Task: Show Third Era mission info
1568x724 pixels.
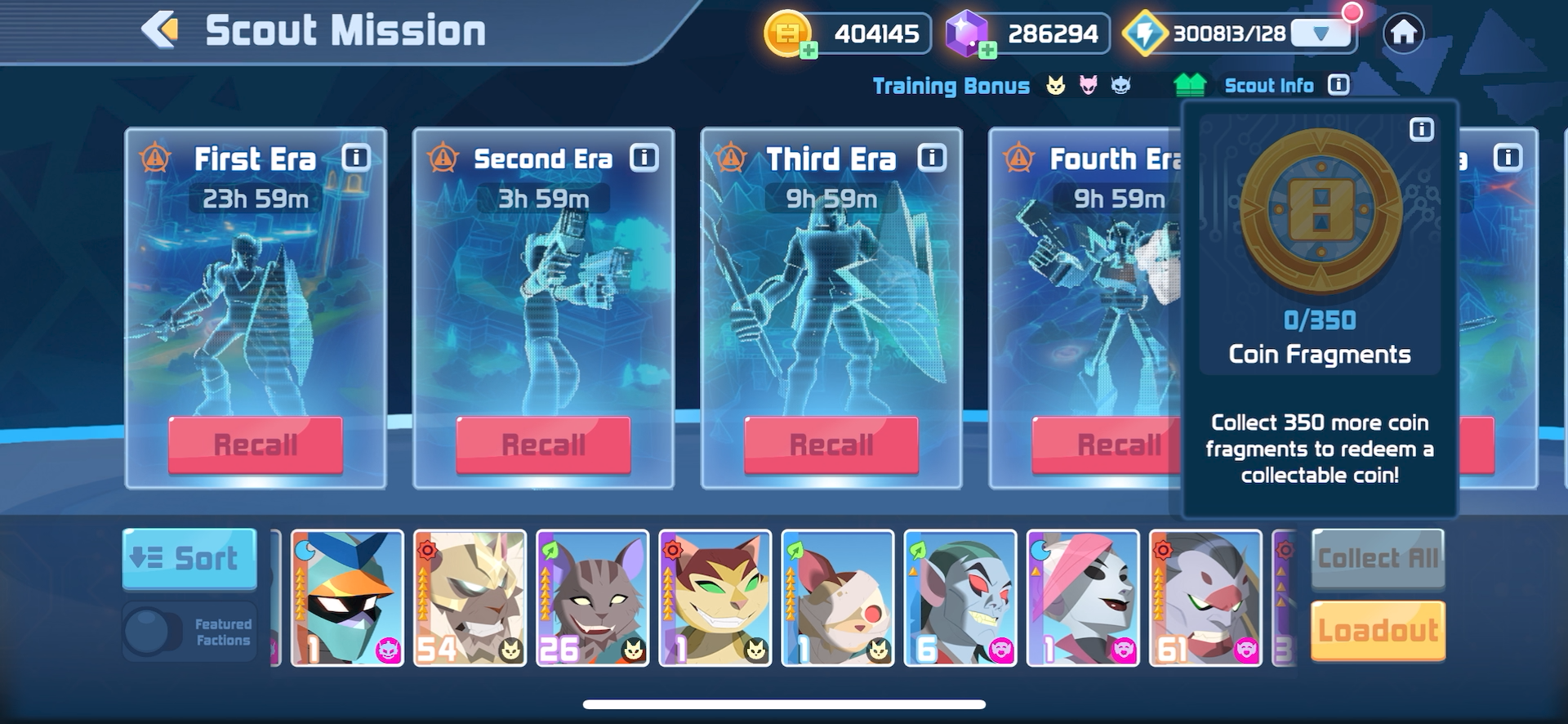Action: point(932,158)
